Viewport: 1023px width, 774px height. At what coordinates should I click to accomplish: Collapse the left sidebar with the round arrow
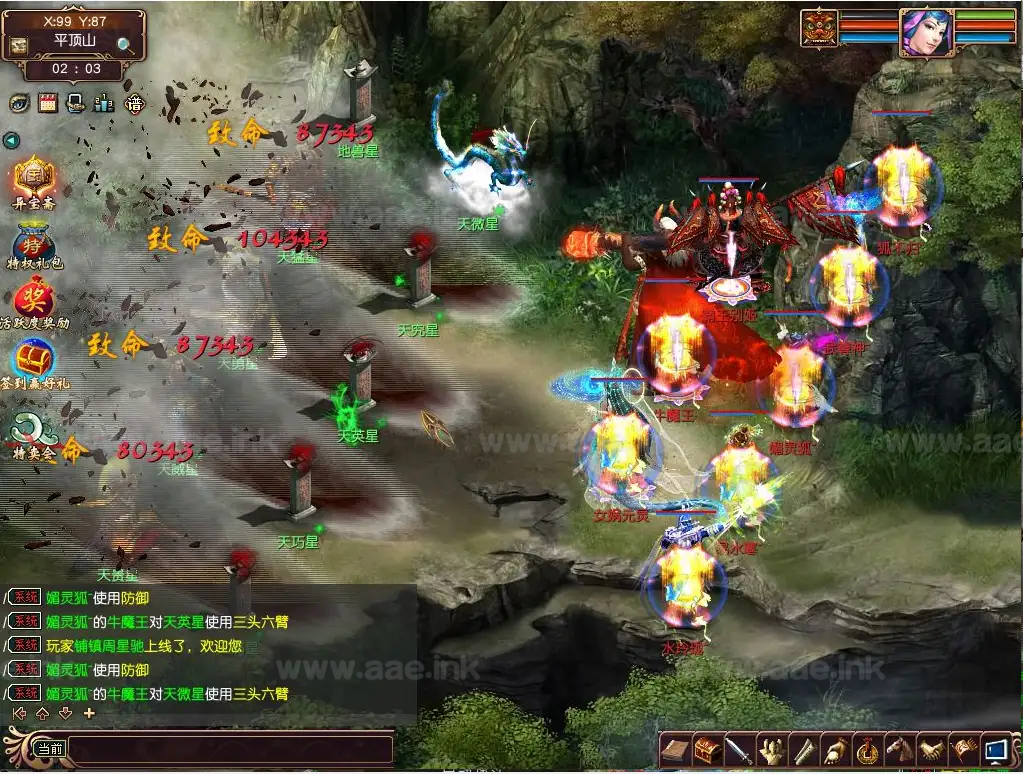[11, 141]
